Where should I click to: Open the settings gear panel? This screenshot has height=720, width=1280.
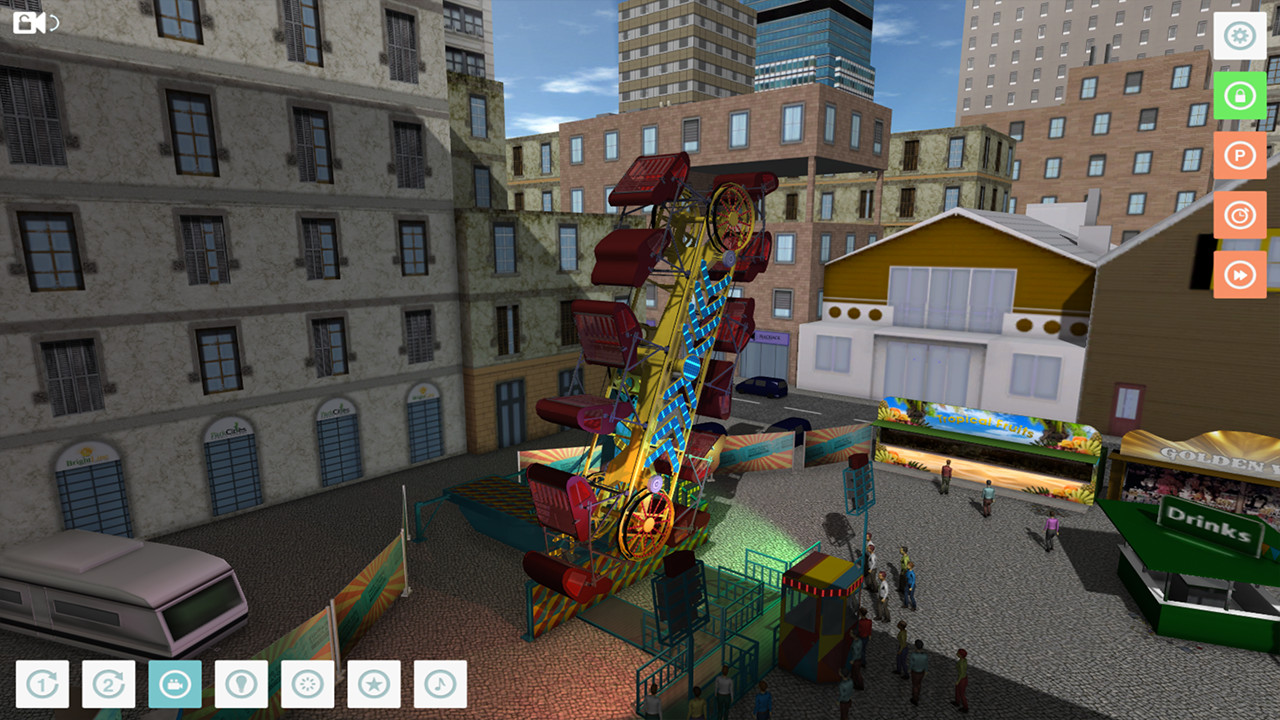coord(1240,36)
